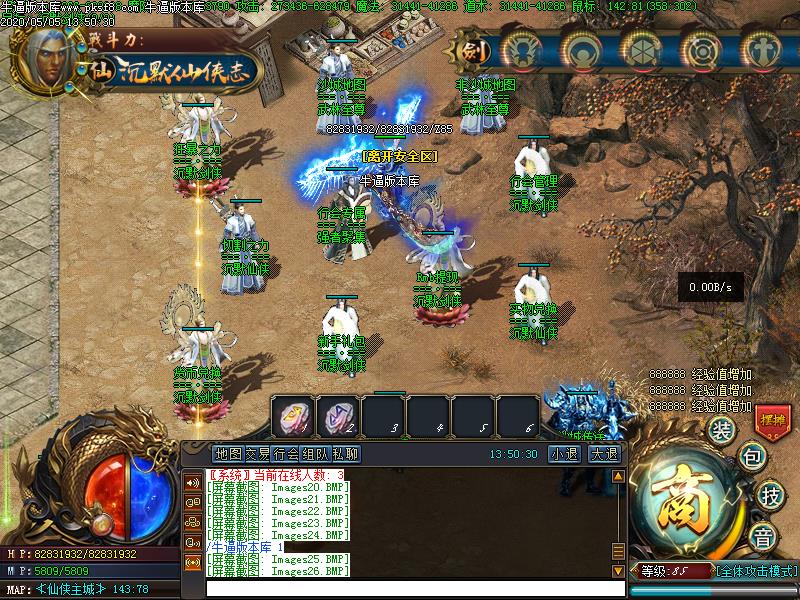This screenshot has height=600, width=800.
Task: Open skills with the 技 button
Action: [x=770, y=494]
